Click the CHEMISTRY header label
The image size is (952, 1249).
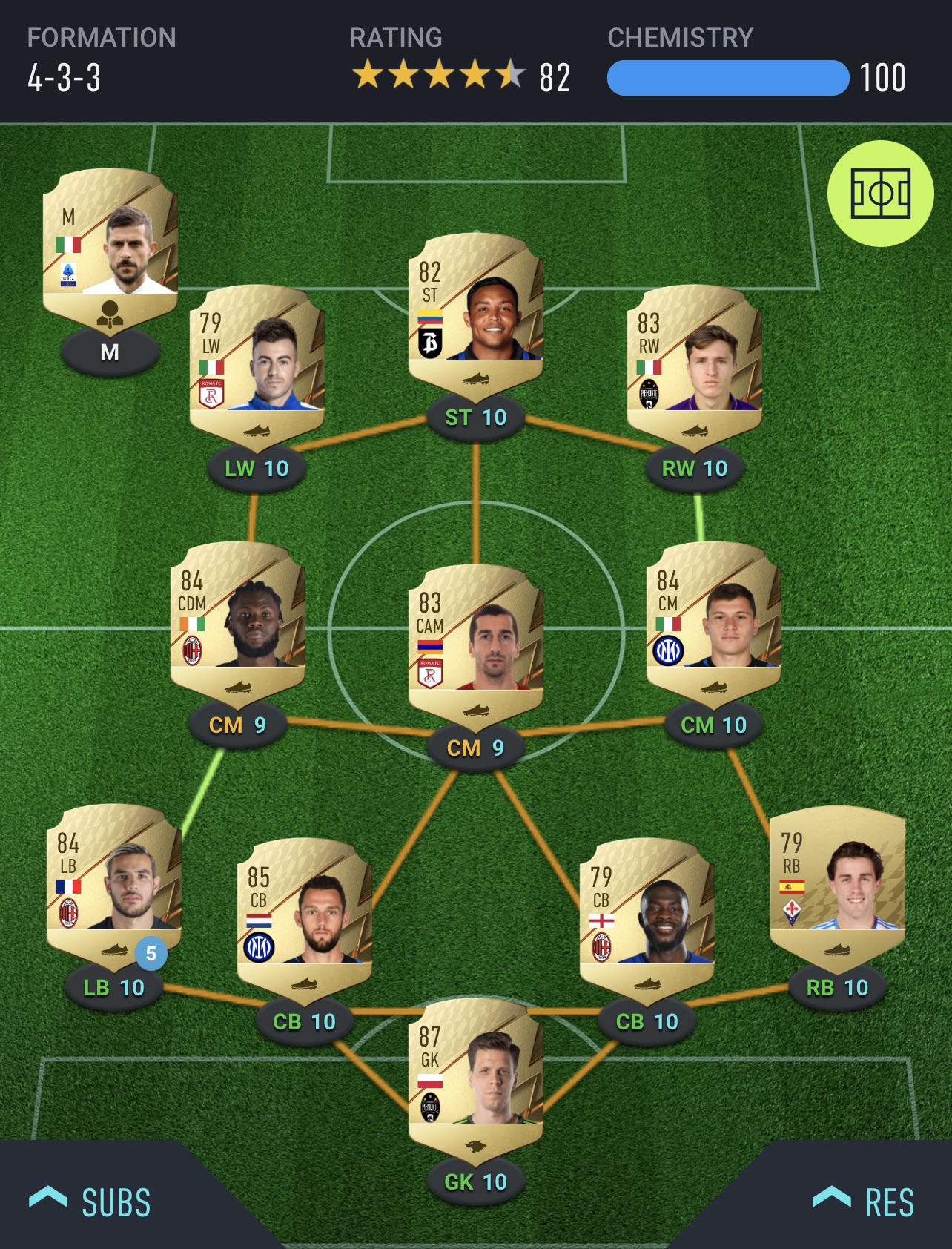pos(679,36)
